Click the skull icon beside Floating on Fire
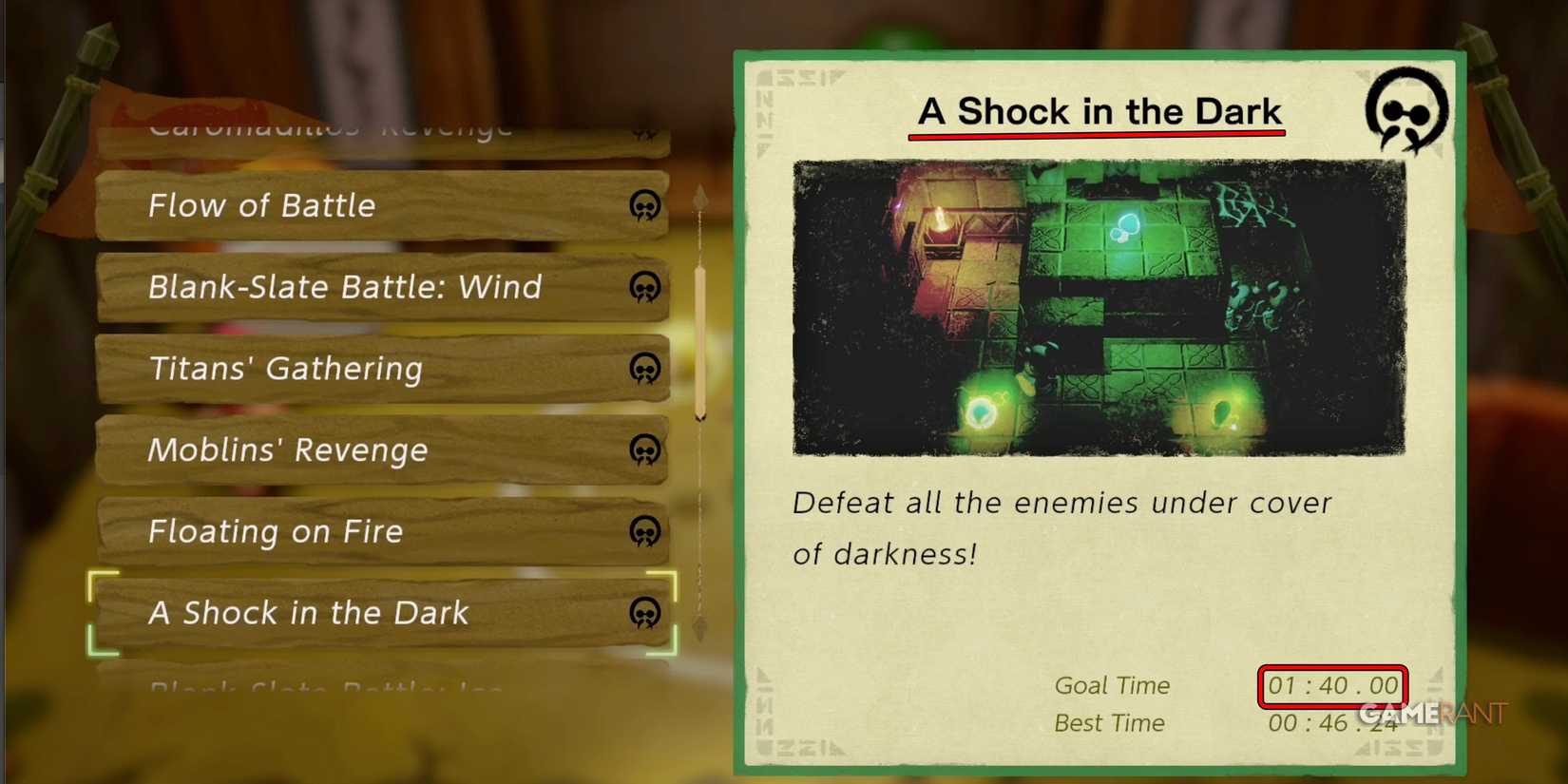The width and height of the screenshot is (1568, 784). coord(646,532)
